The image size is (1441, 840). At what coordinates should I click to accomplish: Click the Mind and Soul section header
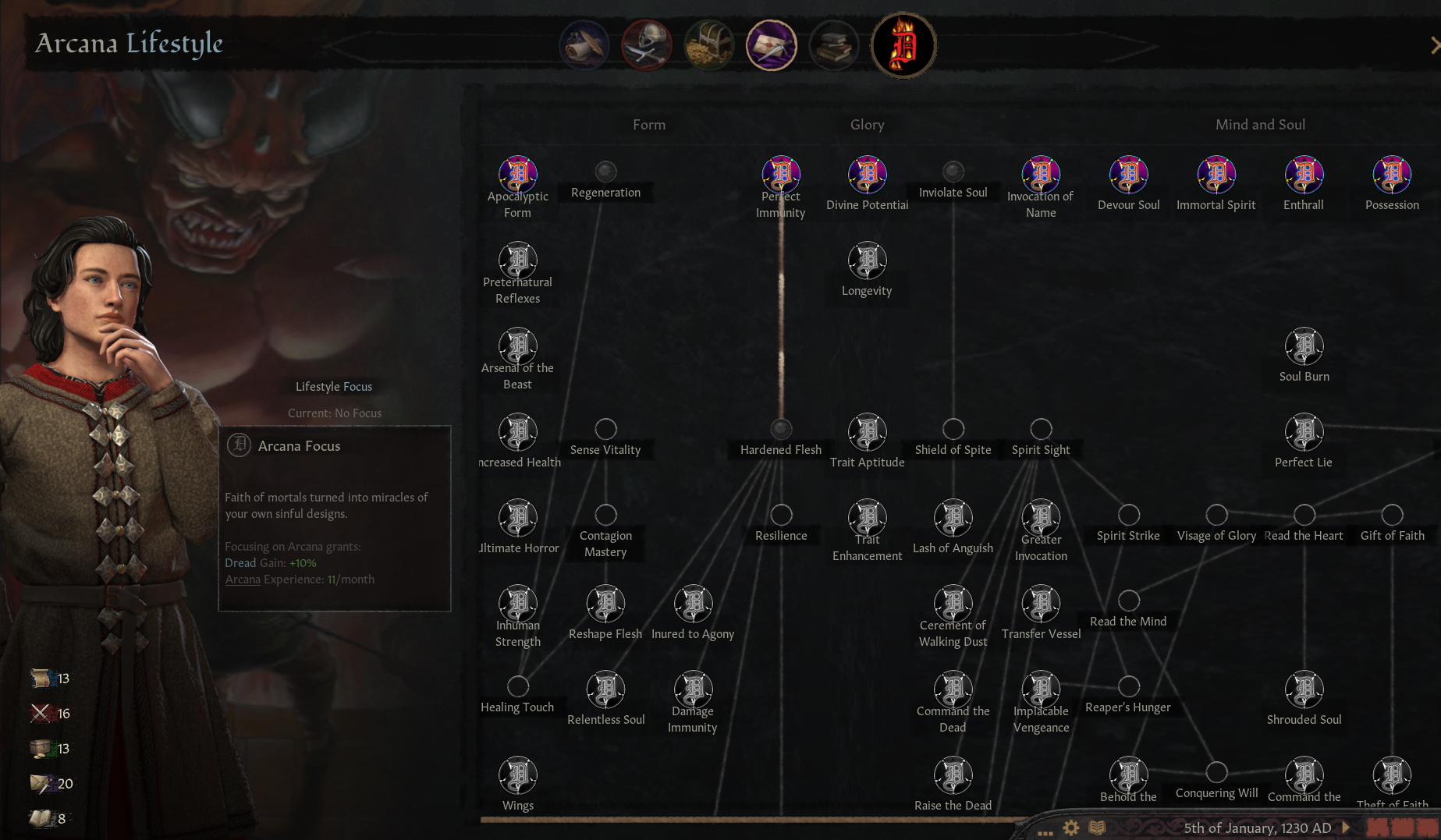point(1260,124)
